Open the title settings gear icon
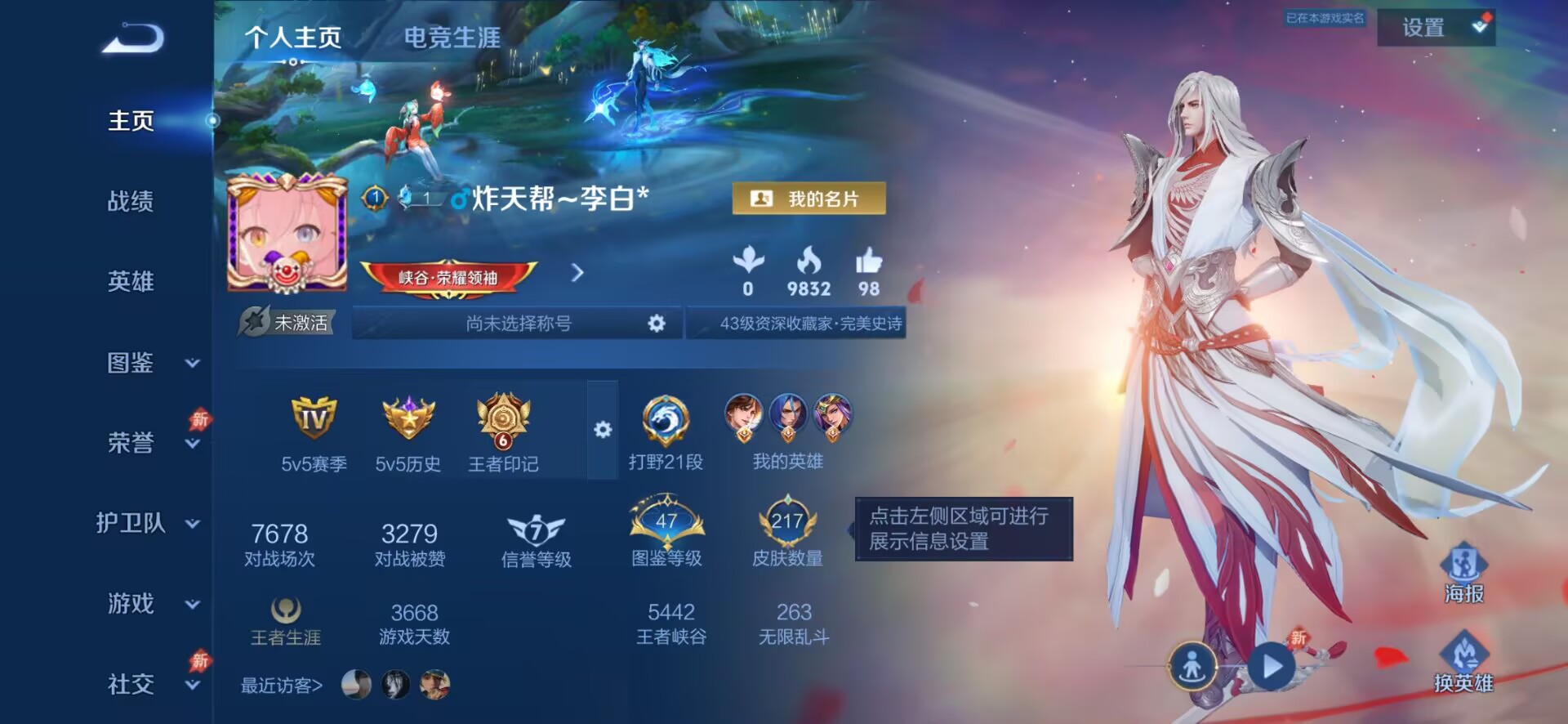The image size is (1568, 724). pos(656,324)
